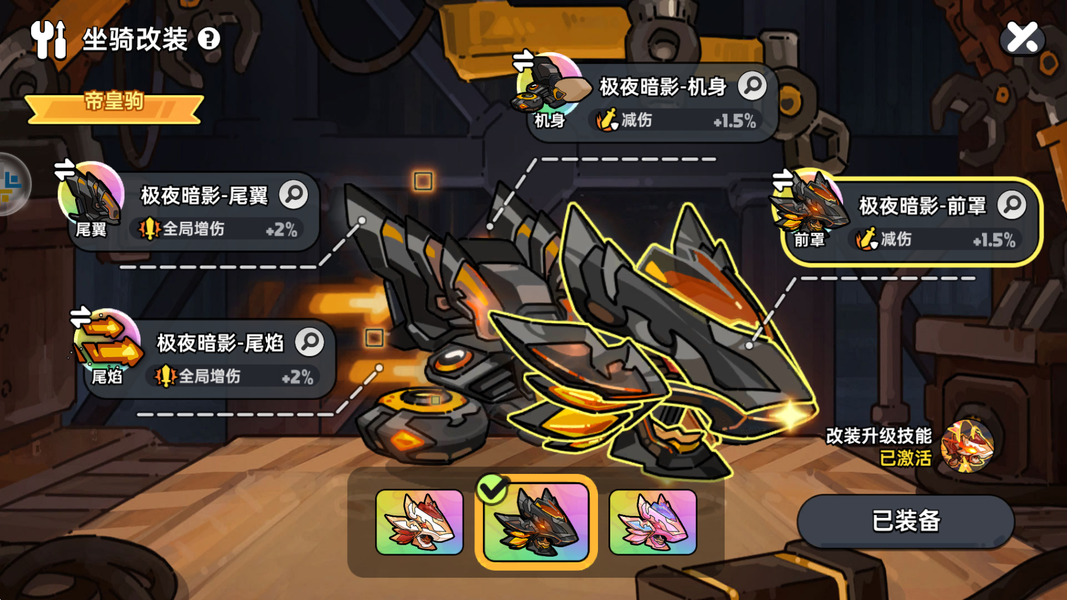Click the 已装备 equipped button
This screenshot has width=1067, height=600.
(905, 521)
